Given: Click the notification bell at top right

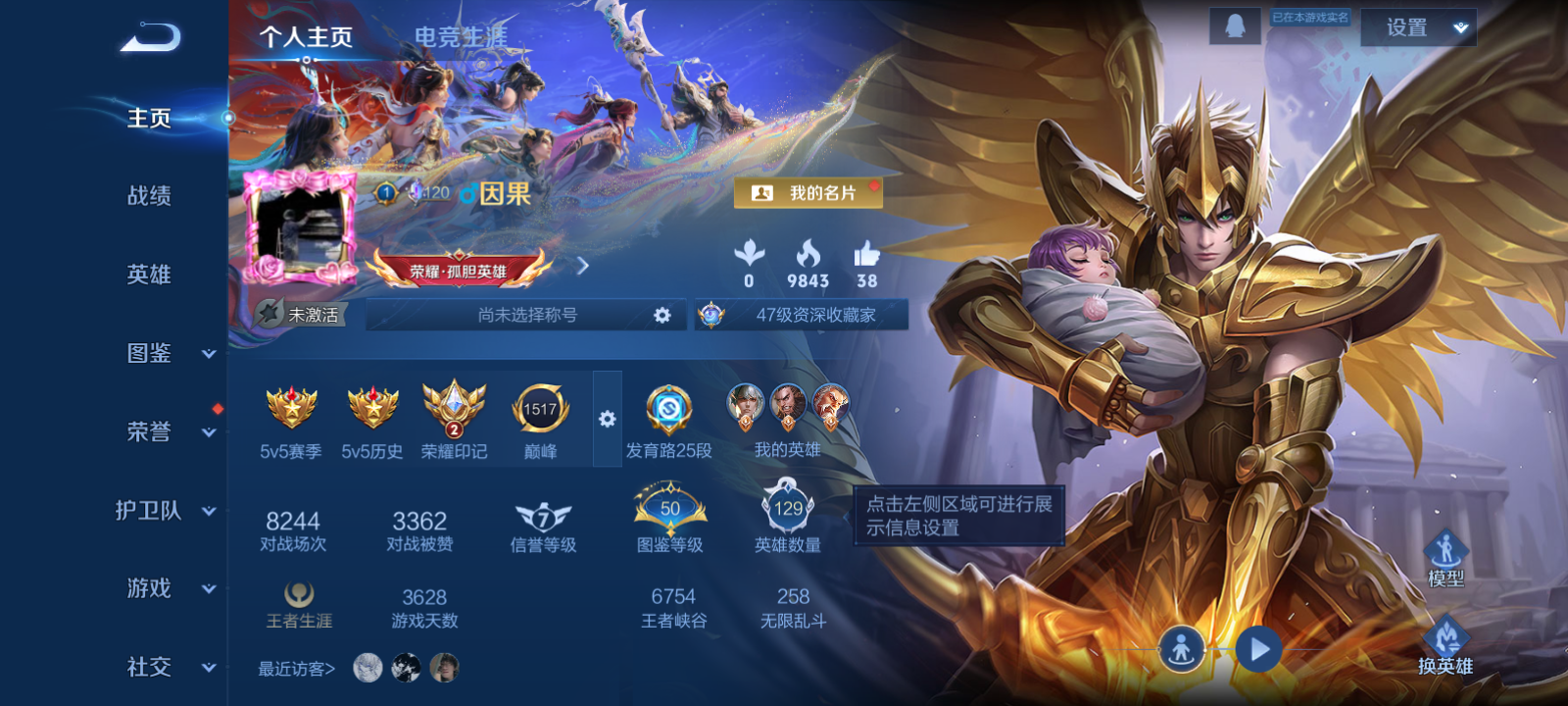Looking at the screenshot, I should click(x=1236, y=25).
